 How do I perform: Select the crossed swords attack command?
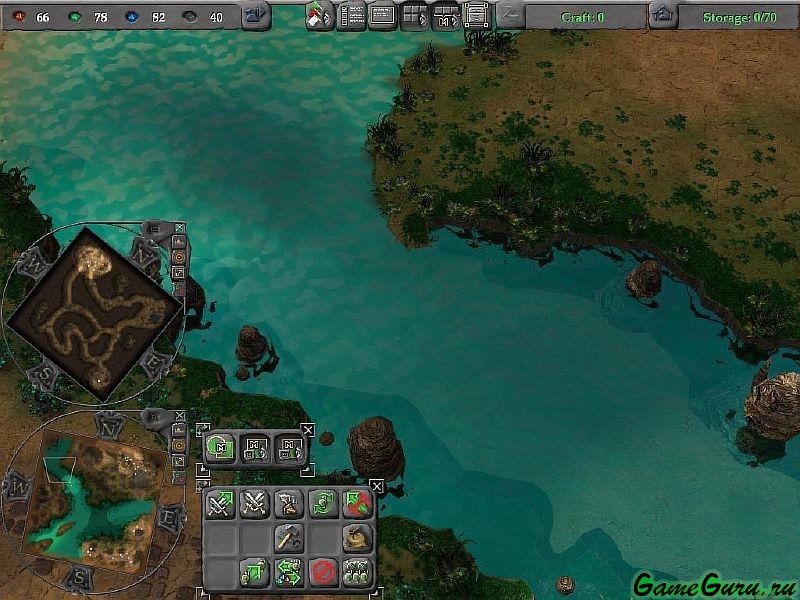[x=254, y=504]
